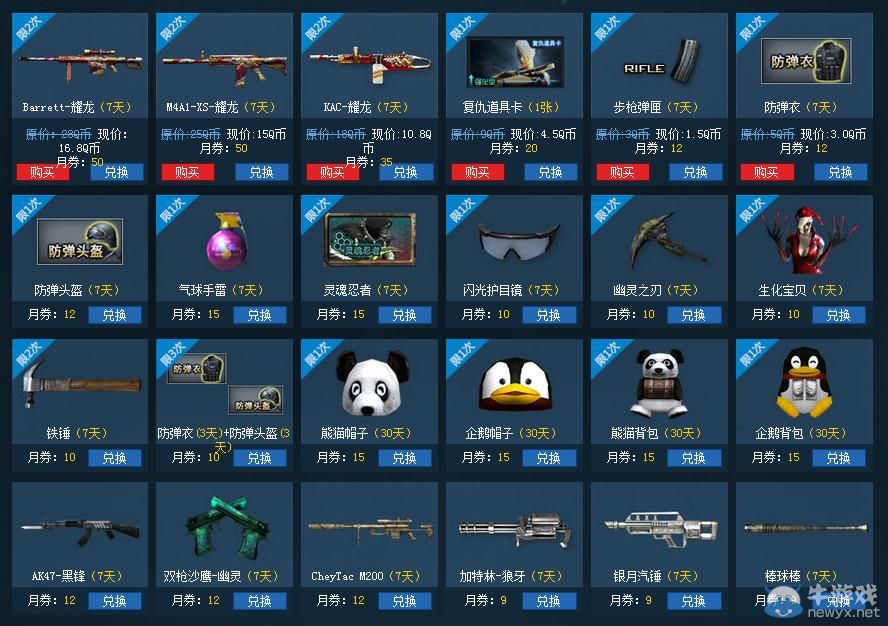Exchange for the 双枪沙鹰-幽灵 pistols
The image size is (888, 626).
(260, 601)
